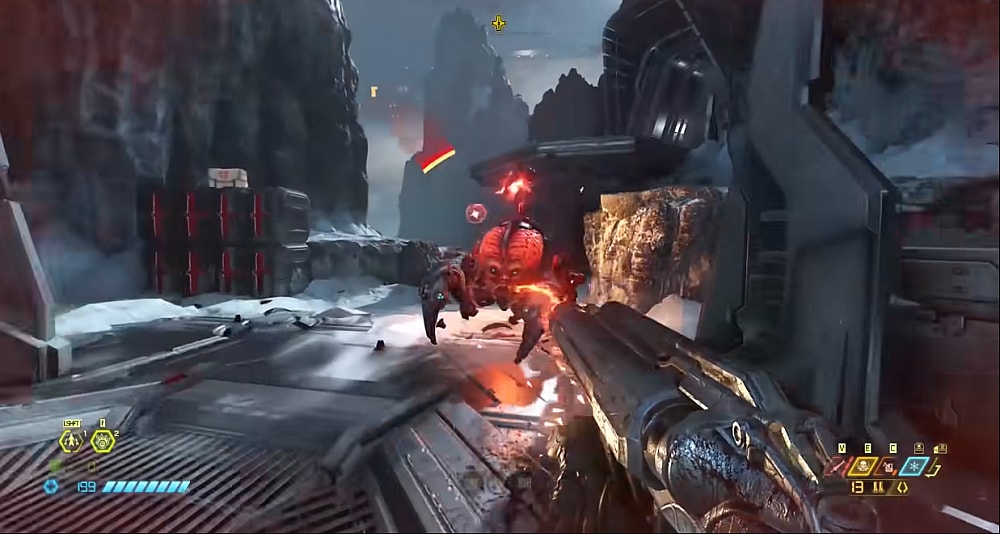Screen dimensions: 1000x534
Task: Click the blue armor hexagon icon
Action: pyautogui.click(x=51, y=487)
